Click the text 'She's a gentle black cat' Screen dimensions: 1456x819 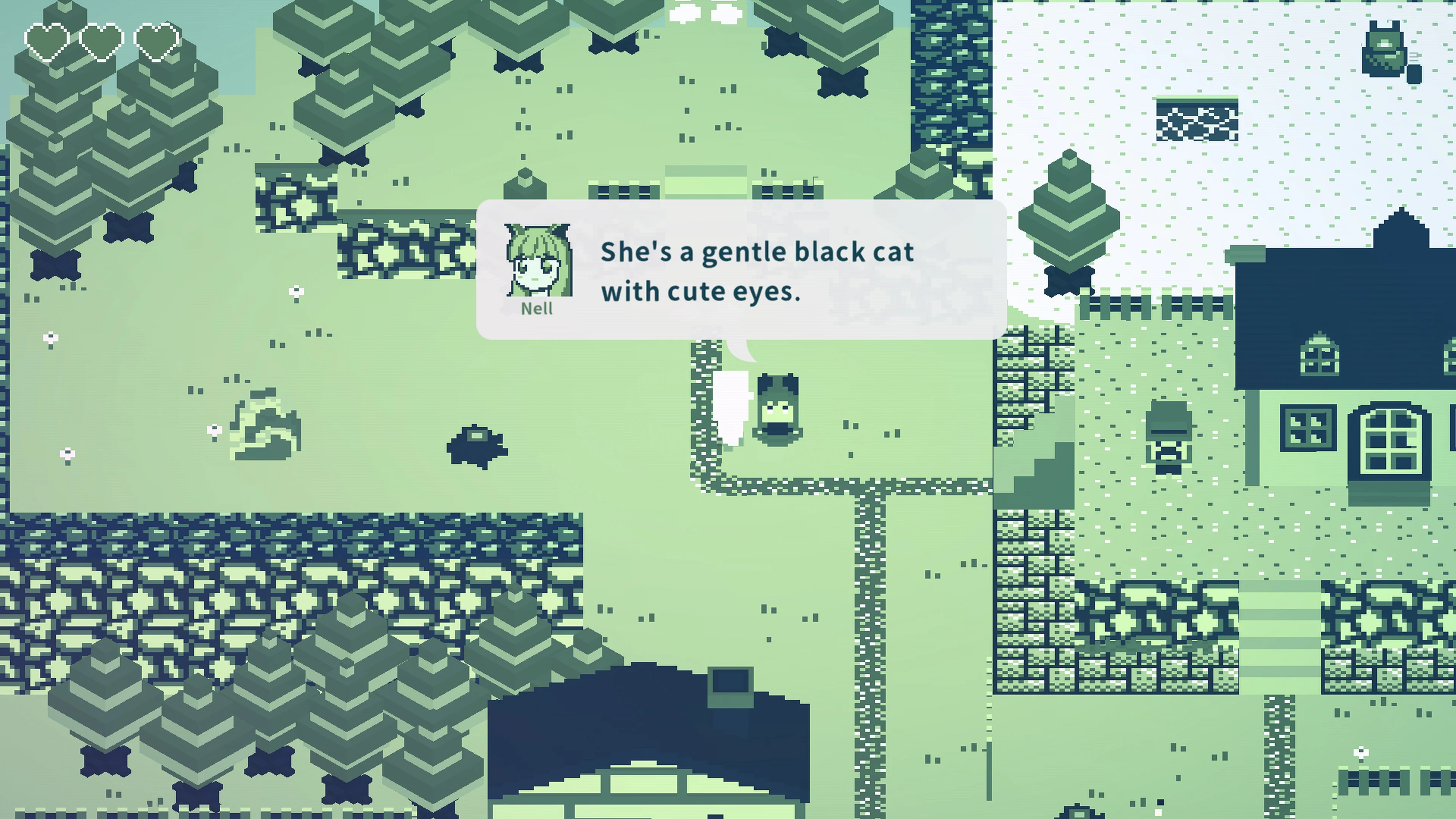click(x=758, y=253)
